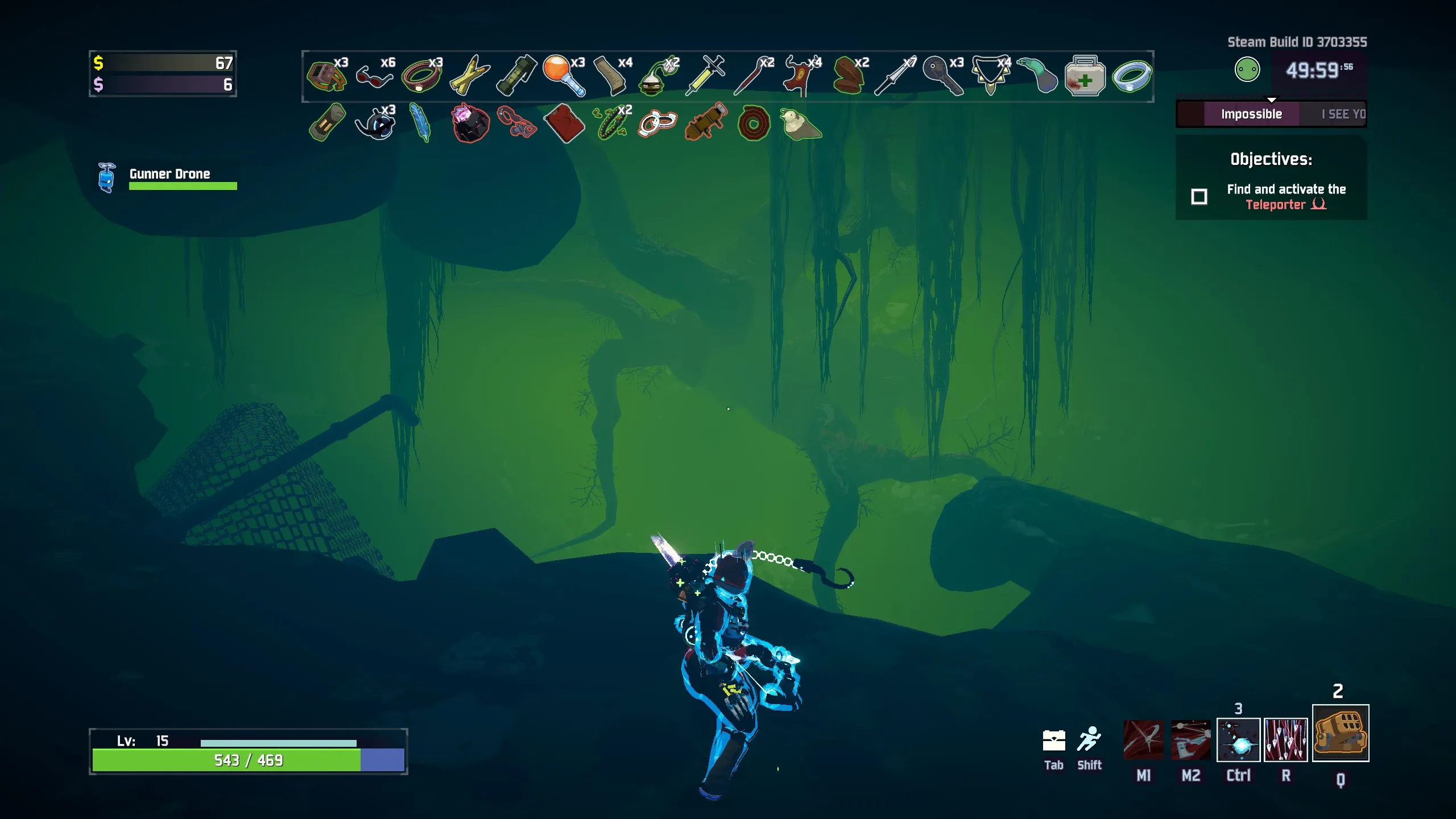The image size is (1456, 819).
Task: Open the inventory chest icon
Action: pos(1053,741)
